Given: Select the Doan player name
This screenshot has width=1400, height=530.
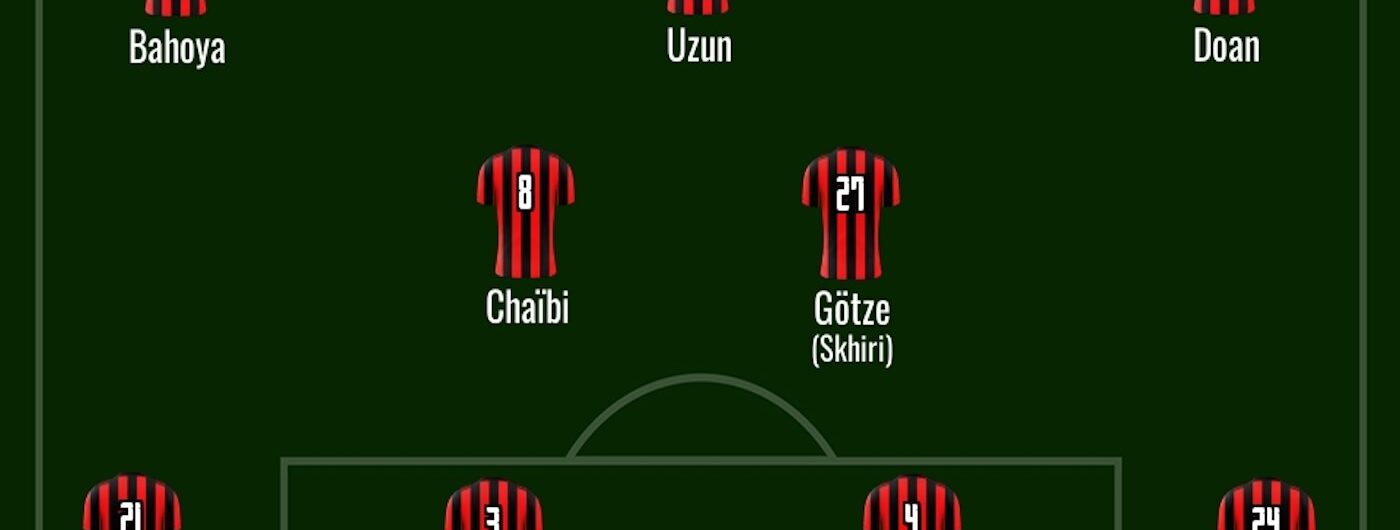Looking at the screenshot, I should click(1226, 47).
